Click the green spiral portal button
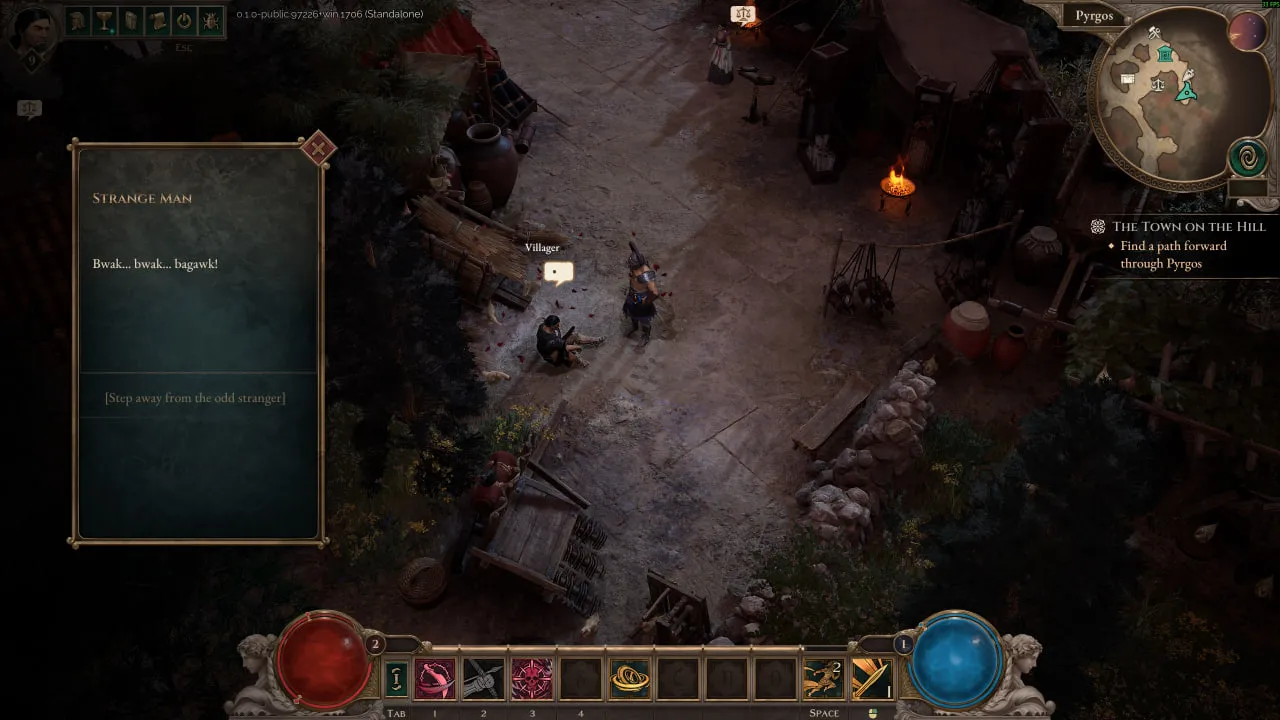This screenshot has height=720, width=1280. pos(1248,157)
